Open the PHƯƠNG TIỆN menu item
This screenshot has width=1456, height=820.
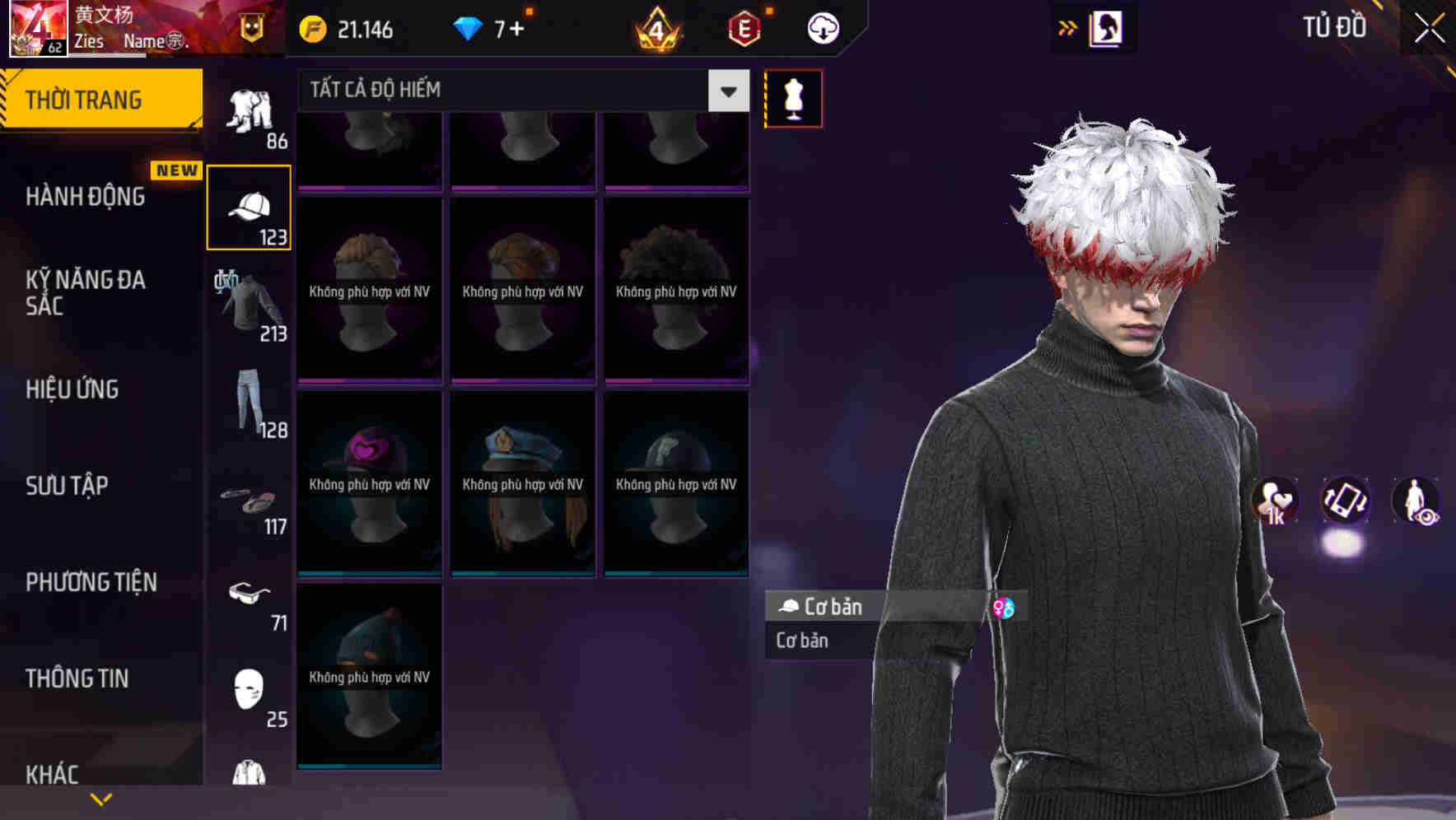pyautogui.click(x=91, y=582)
